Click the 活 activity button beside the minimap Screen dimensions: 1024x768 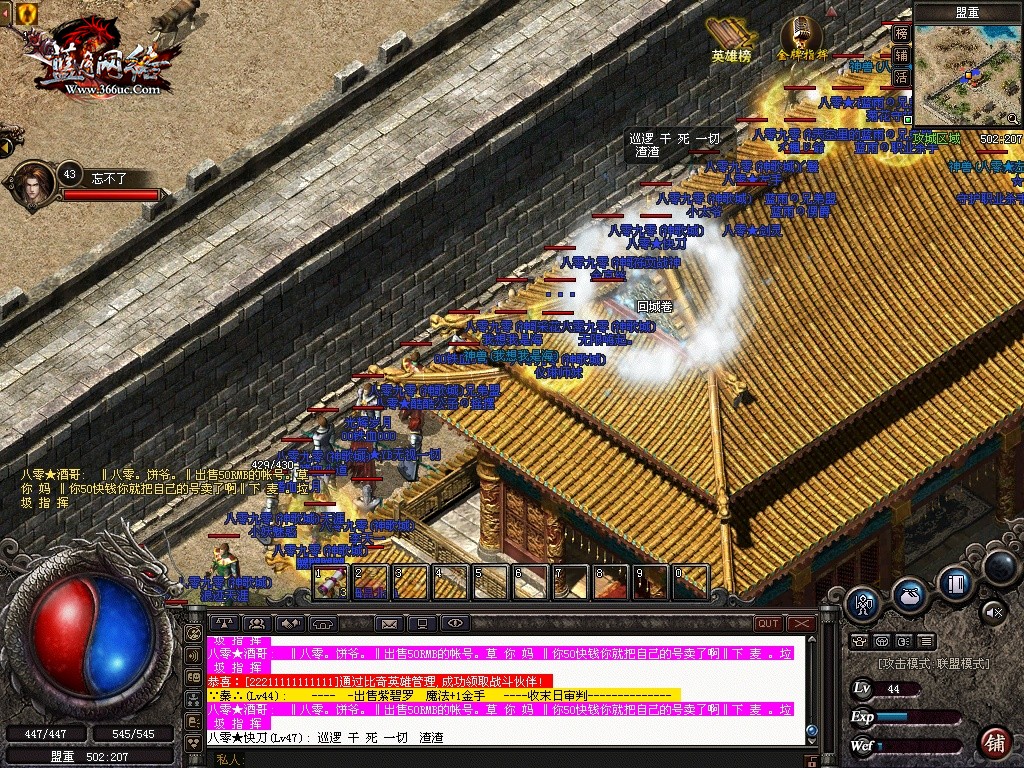[901, 77]
